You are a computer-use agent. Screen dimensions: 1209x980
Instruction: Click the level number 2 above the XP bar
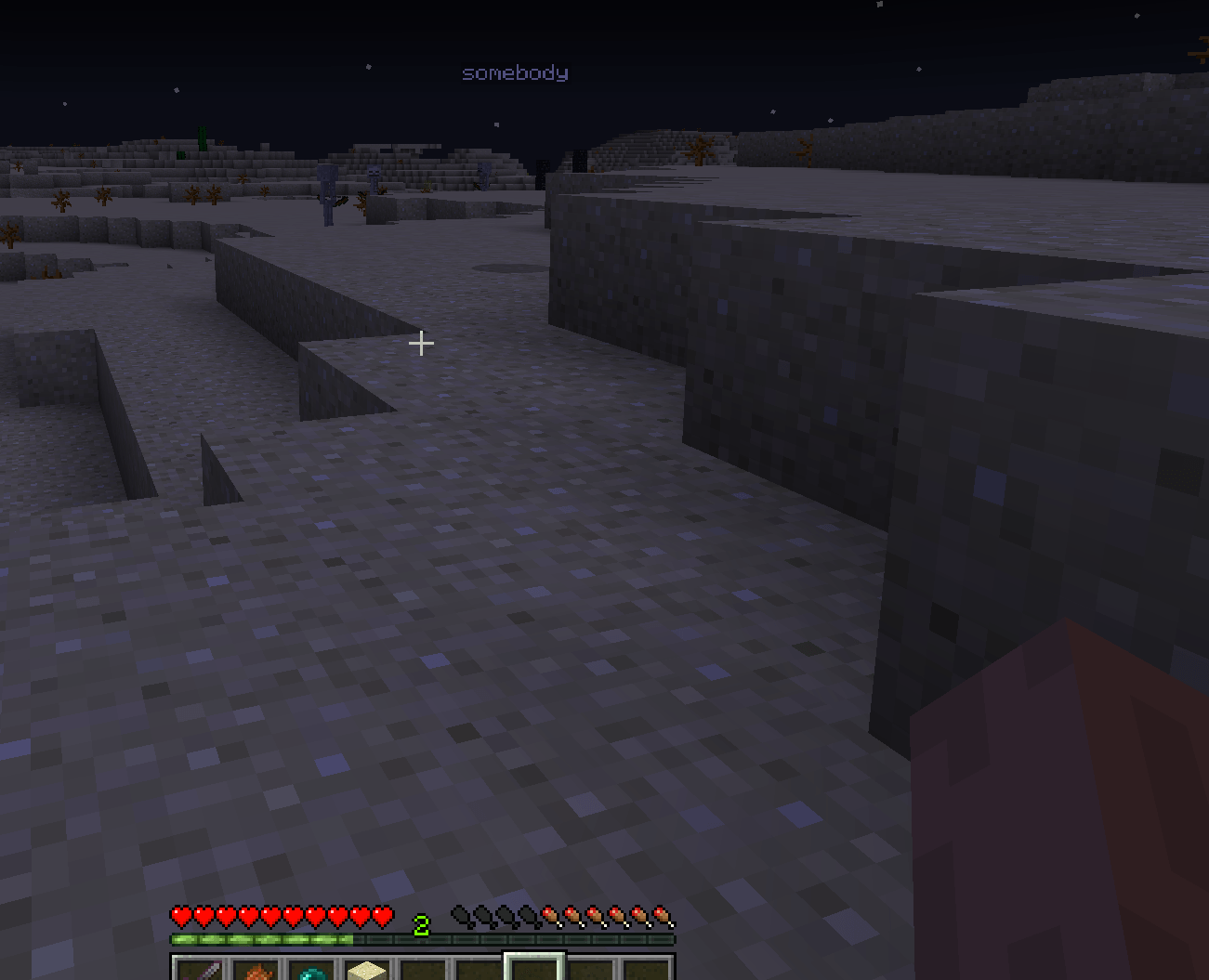click(423, 924)
